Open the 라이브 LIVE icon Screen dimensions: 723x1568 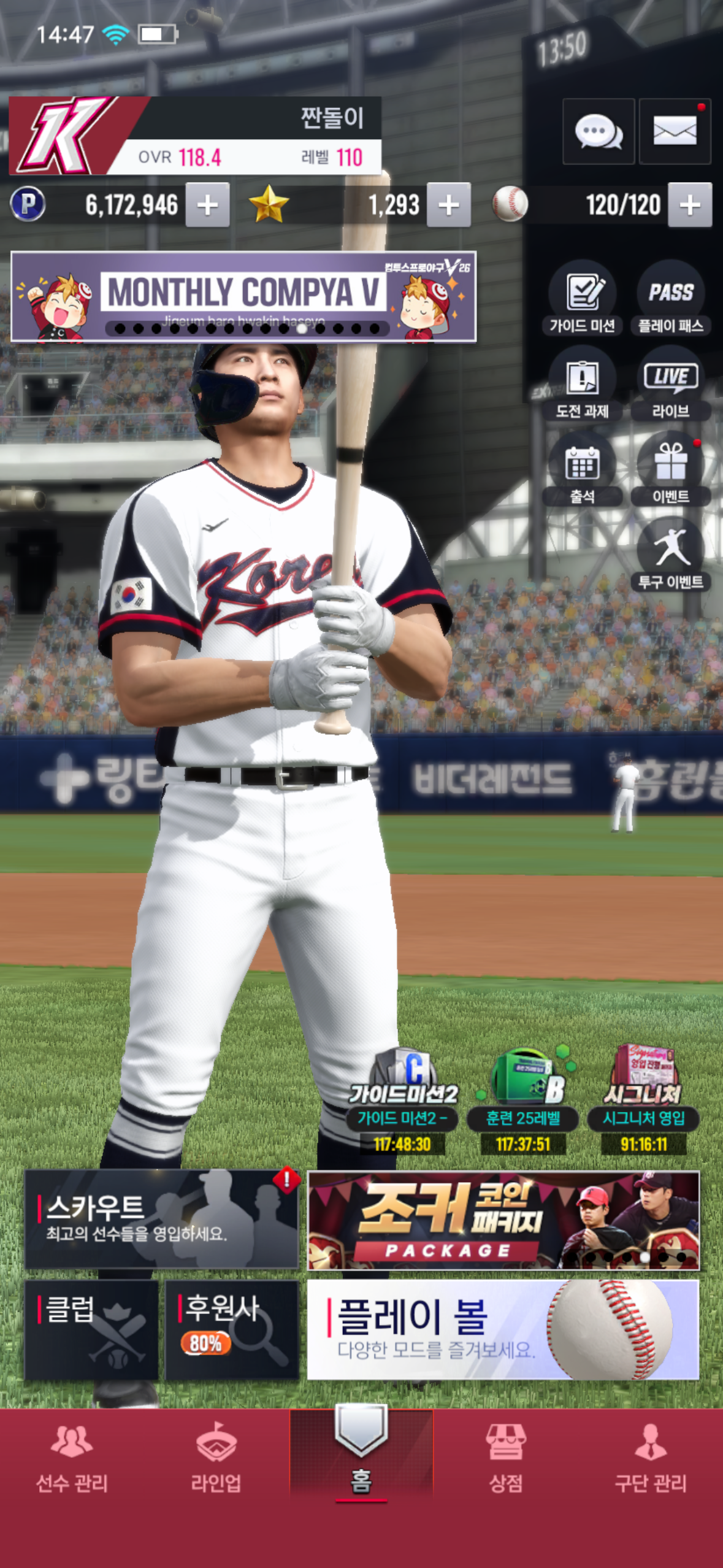[671, 385]
